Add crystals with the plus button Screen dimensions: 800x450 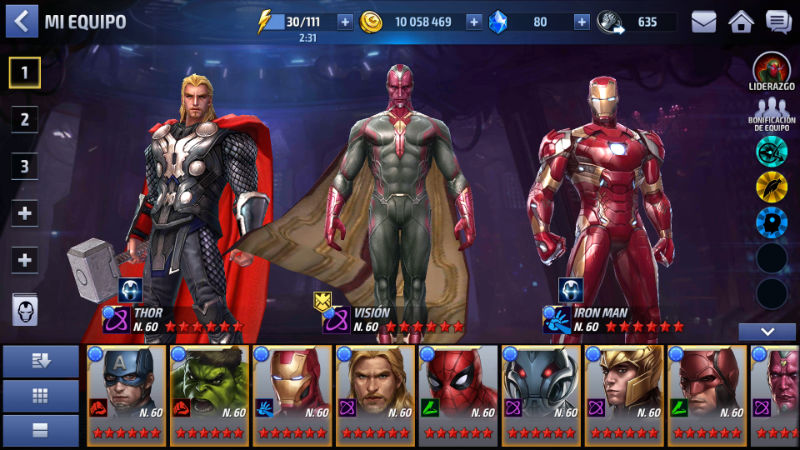[x=581, y=22]
